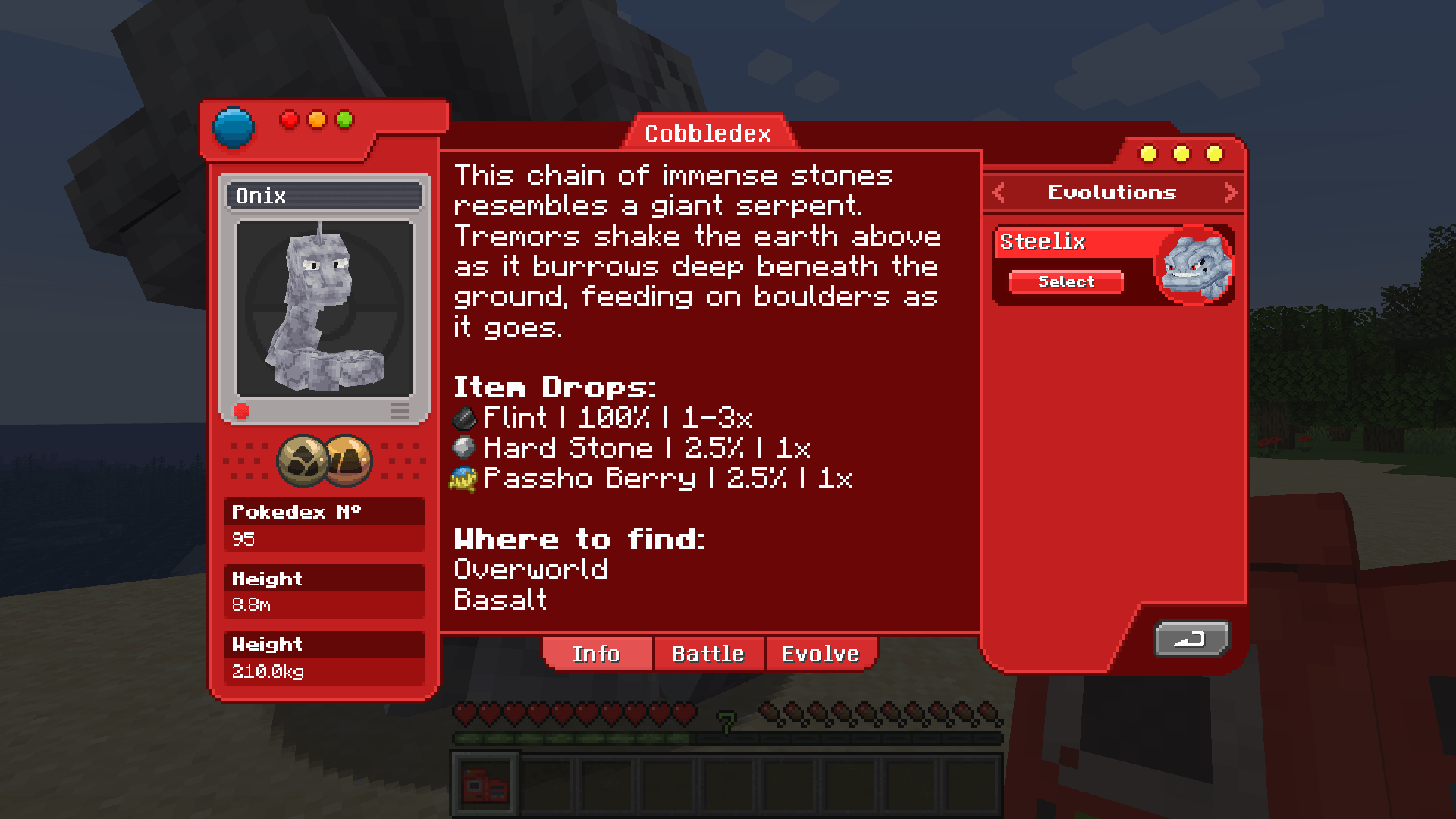Switch to the Battle tab

[708, 653]
